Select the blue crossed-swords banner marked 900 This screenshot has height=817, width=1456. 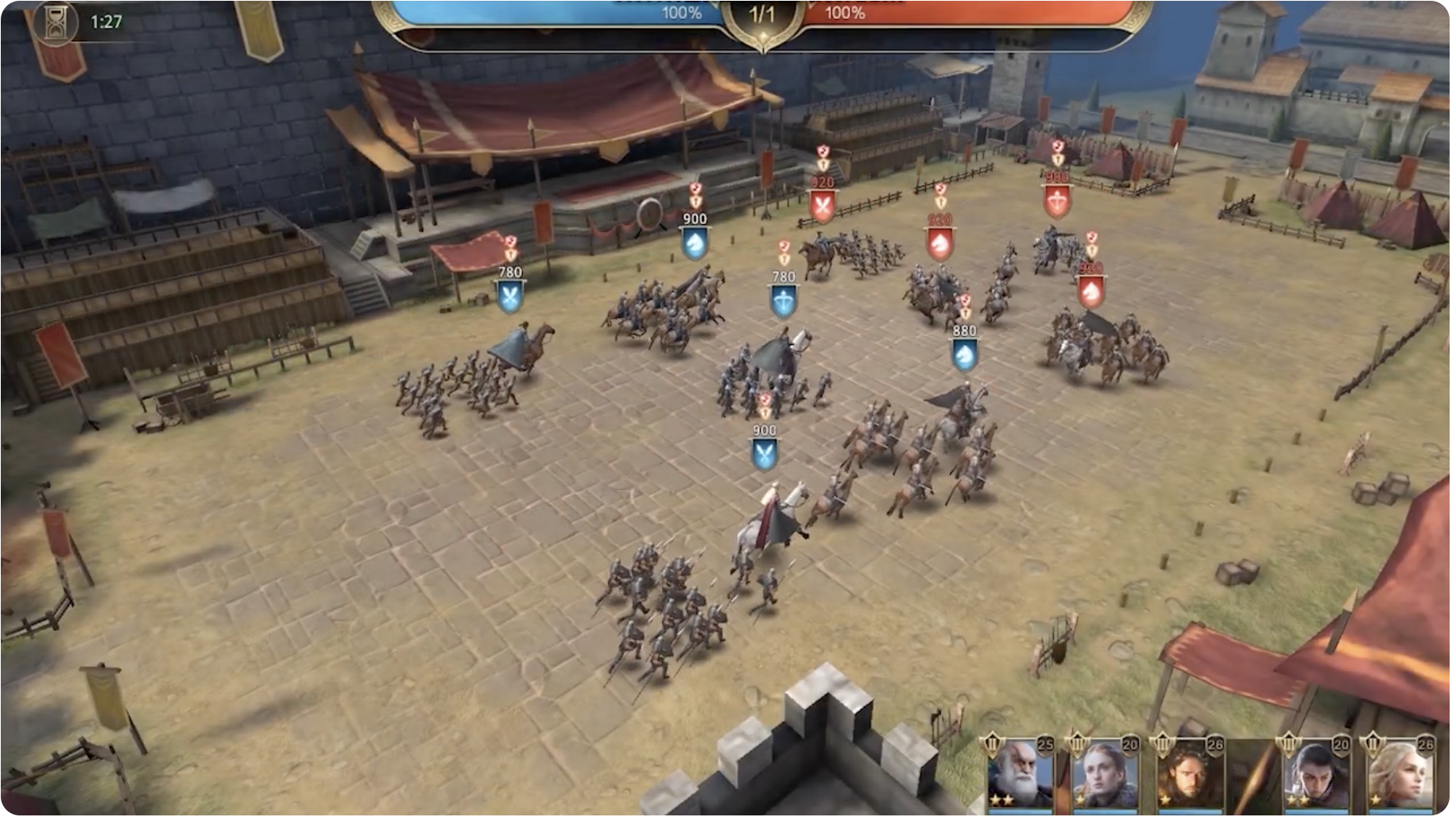[x=765, y=454]
